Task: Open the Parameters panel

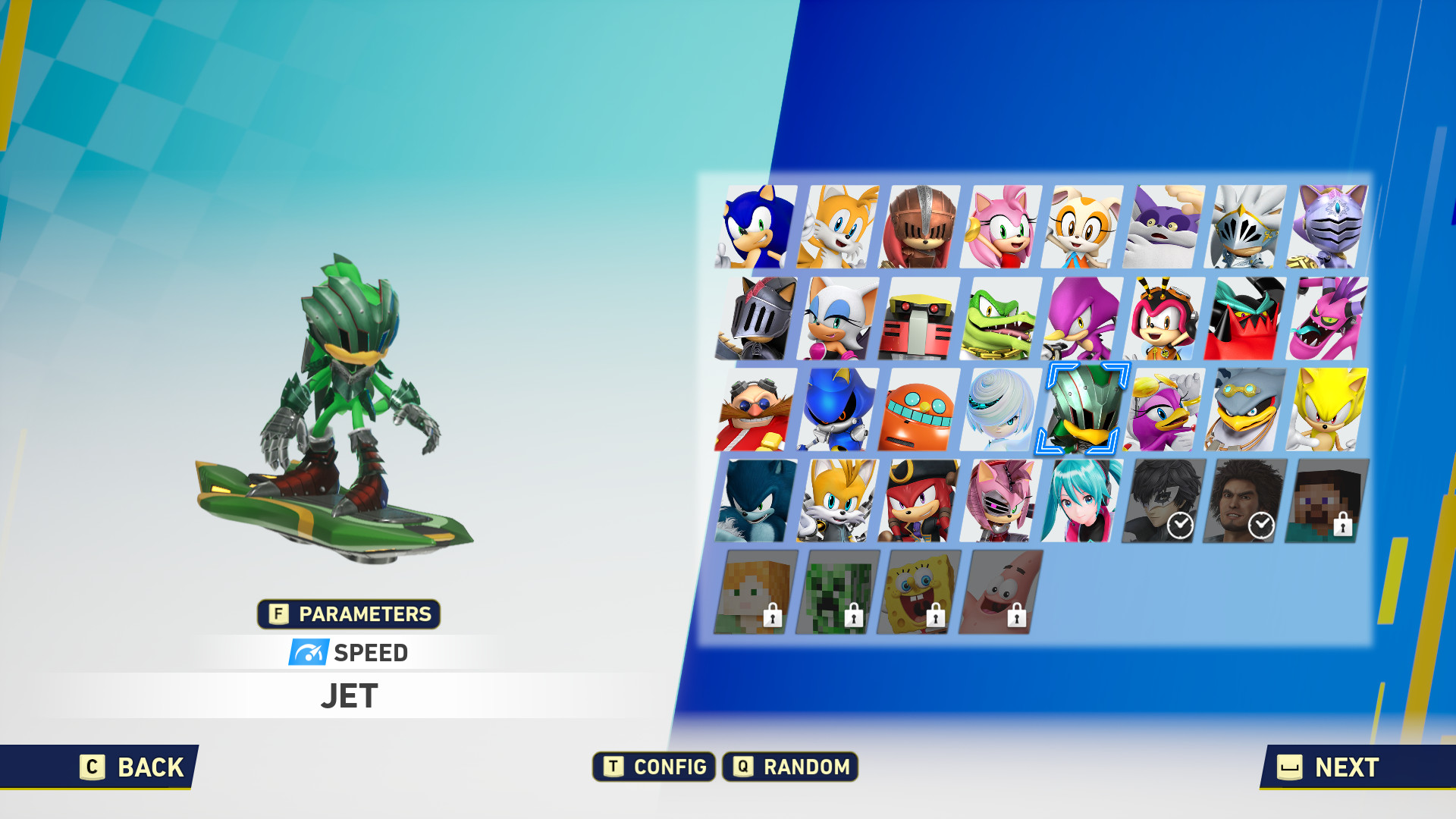Action: point(349,614)
